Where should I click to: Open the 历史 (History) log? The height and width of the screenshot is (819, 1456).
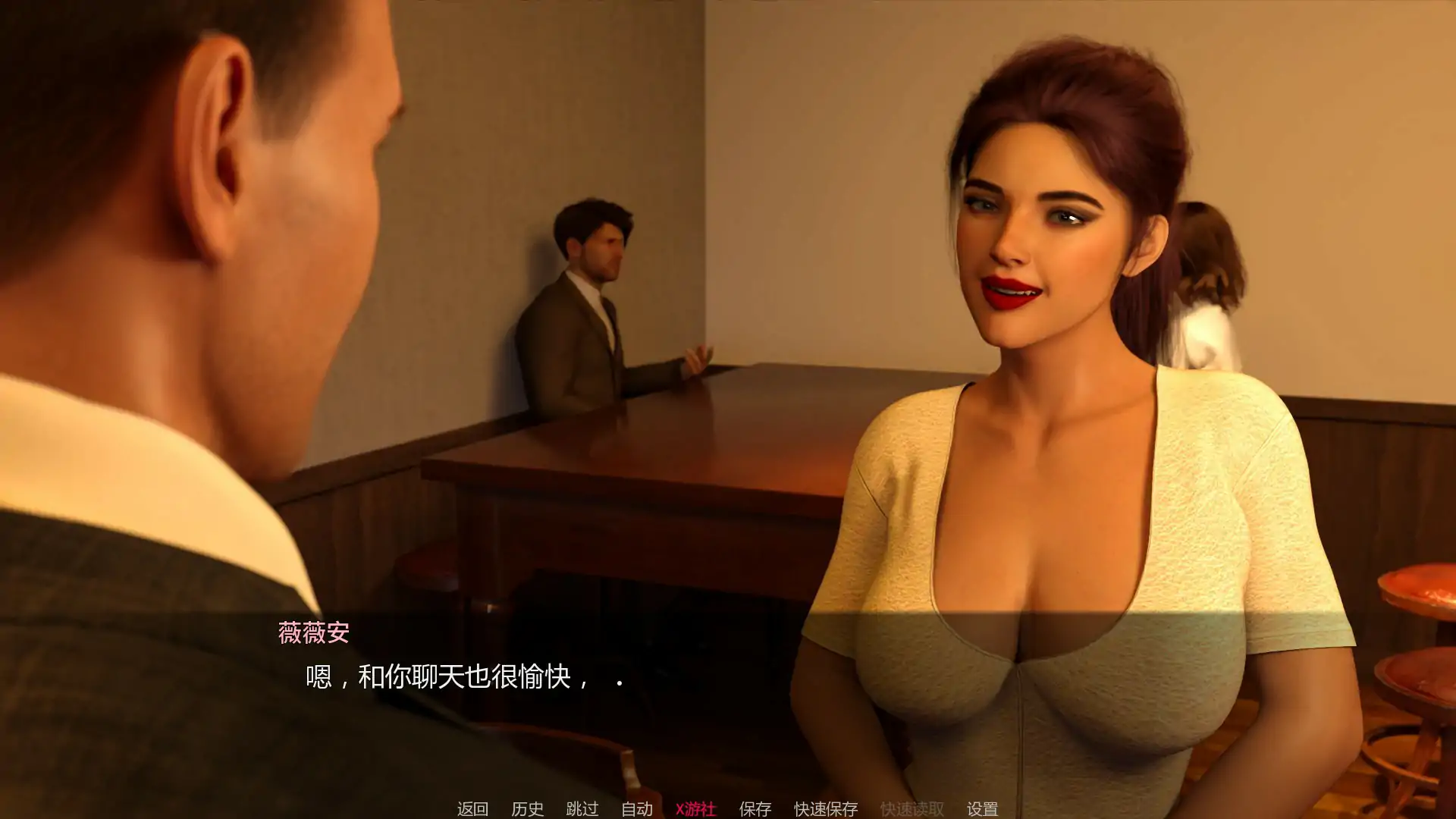(527, 808)
